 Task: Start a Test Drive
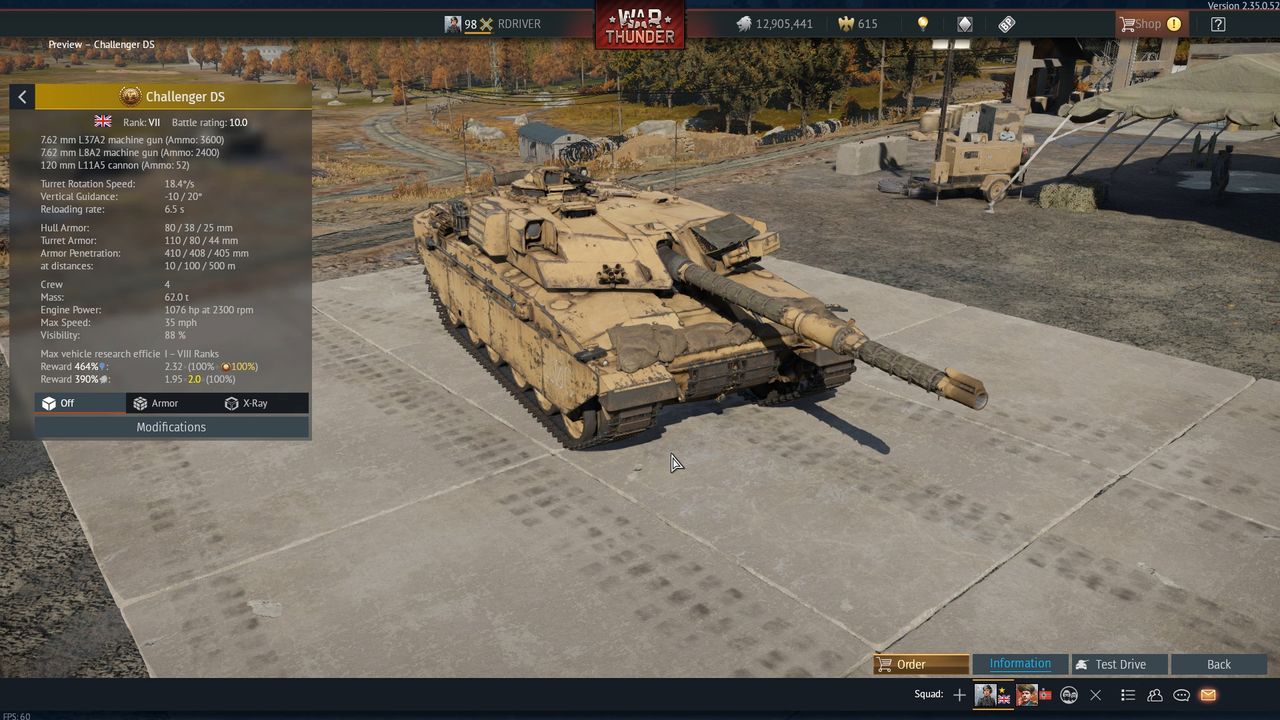tap(1119, 664)
